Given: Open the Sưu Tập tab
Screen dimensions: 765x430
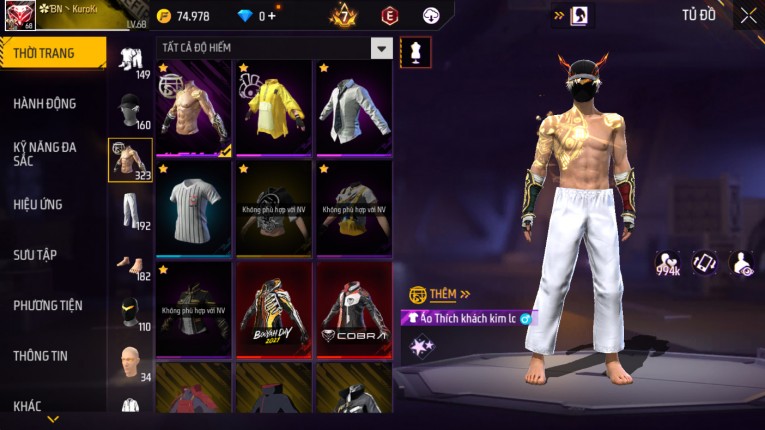Looking at the screenshot, I should pos(36,255).
